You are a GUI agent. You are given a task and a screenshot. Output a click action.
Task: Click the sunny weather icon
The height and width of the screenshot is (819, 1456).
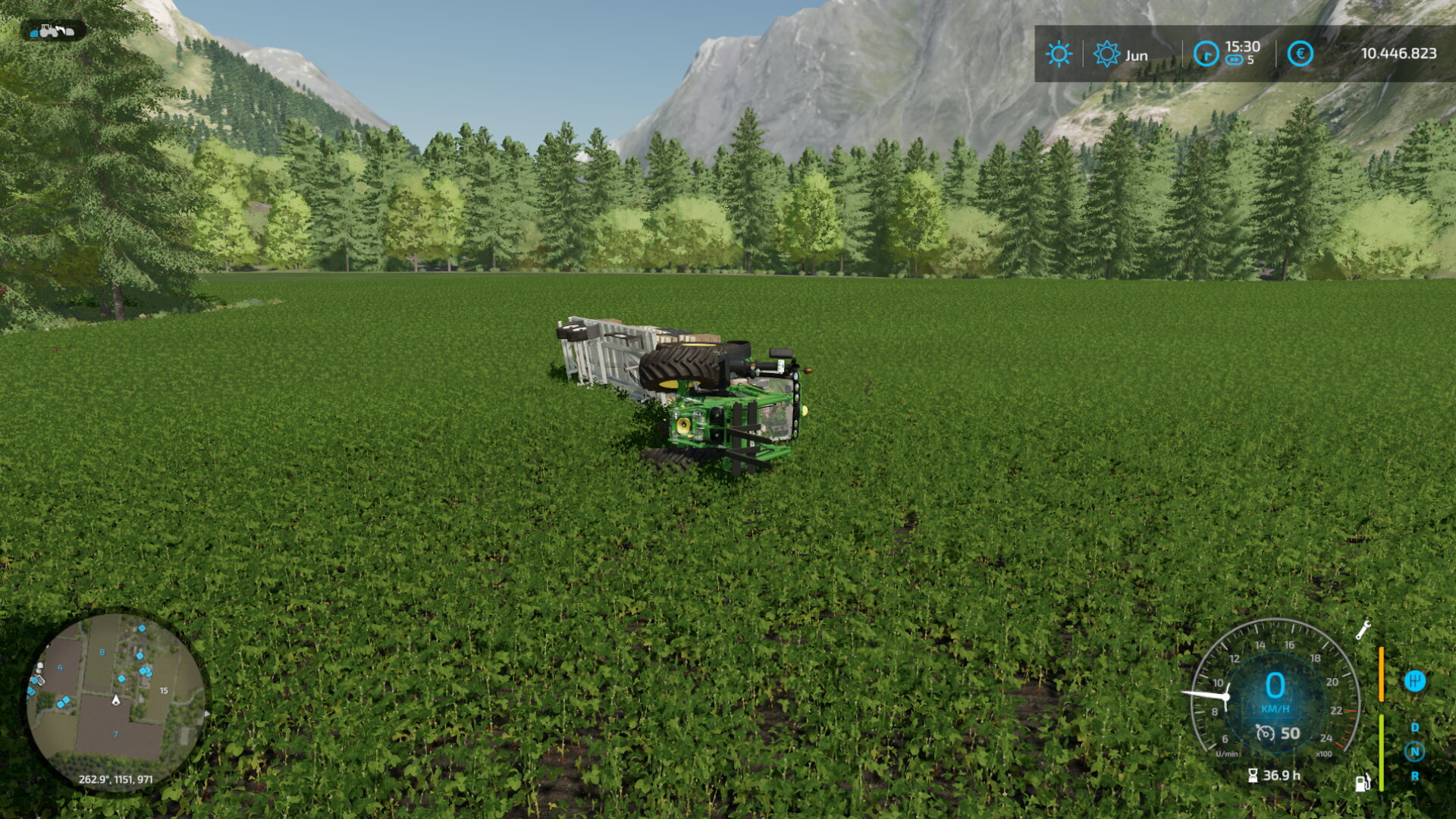point(1059,54)
